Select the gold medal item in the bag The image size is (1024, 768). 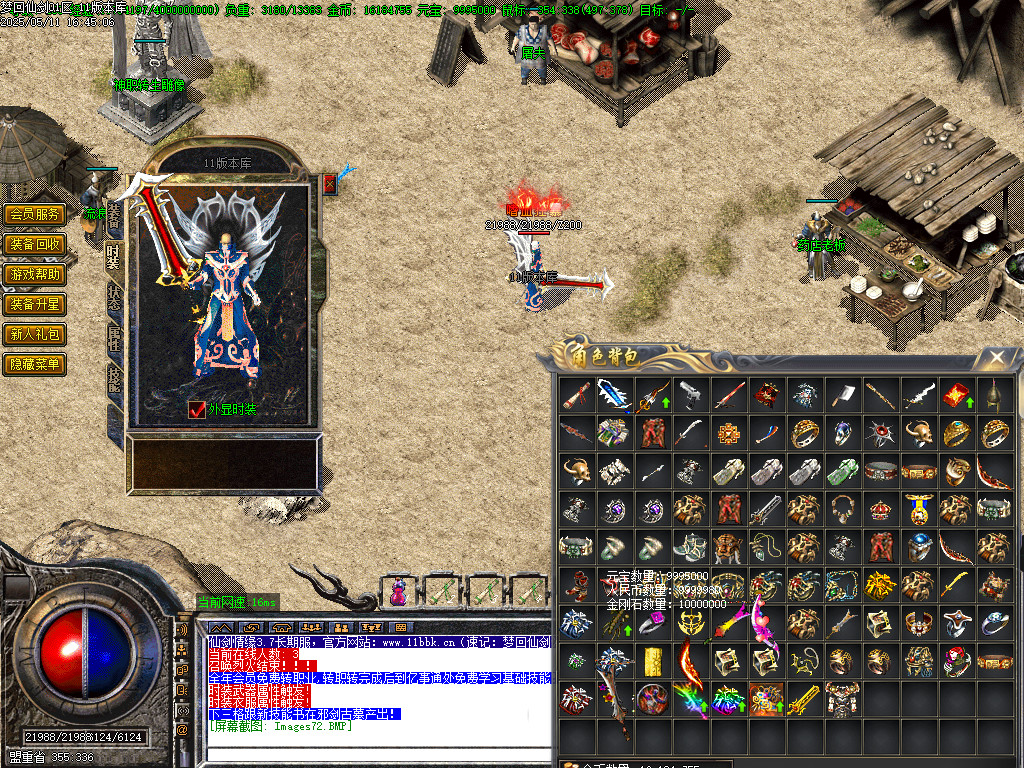click(919, 509)
